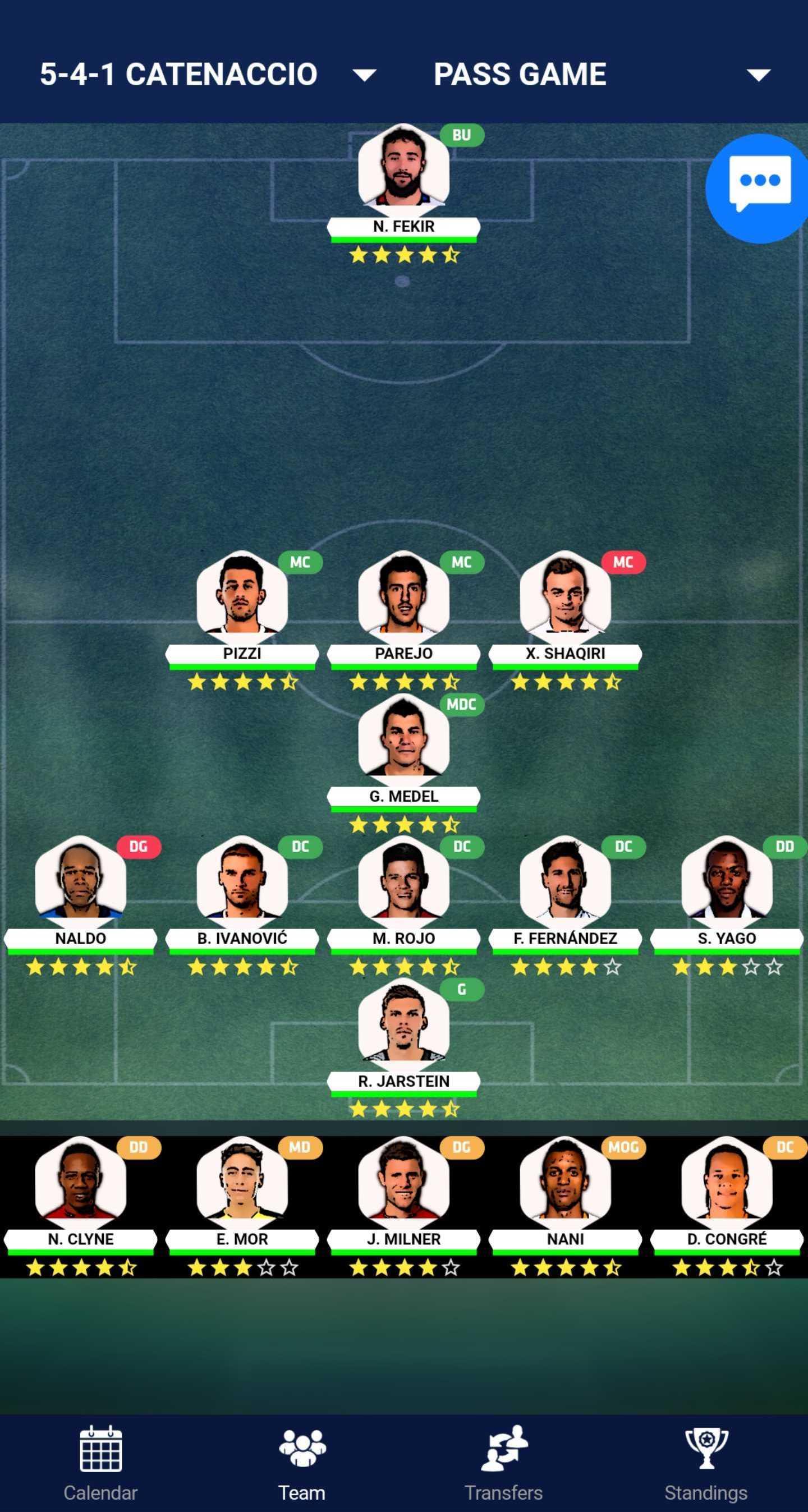Open the 5-4-1 Catenaccio formation dropdown
The height and width of the screenshot is (1512, 808).
[208, 75]
